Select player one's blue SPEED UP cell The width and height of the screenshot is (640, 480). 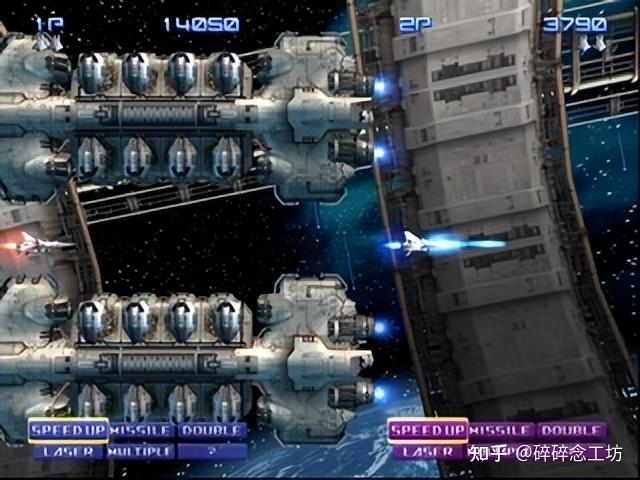click(68, 431)
